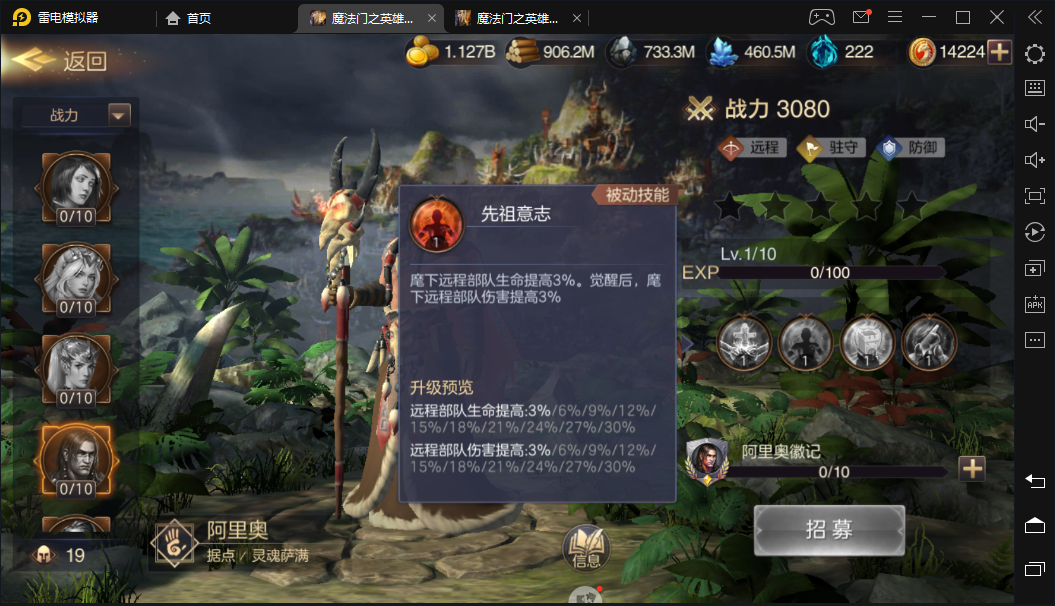Select the hands-holding-totem skill icon
Viewport: 1055px width, 606px height.
click(744, 344)
